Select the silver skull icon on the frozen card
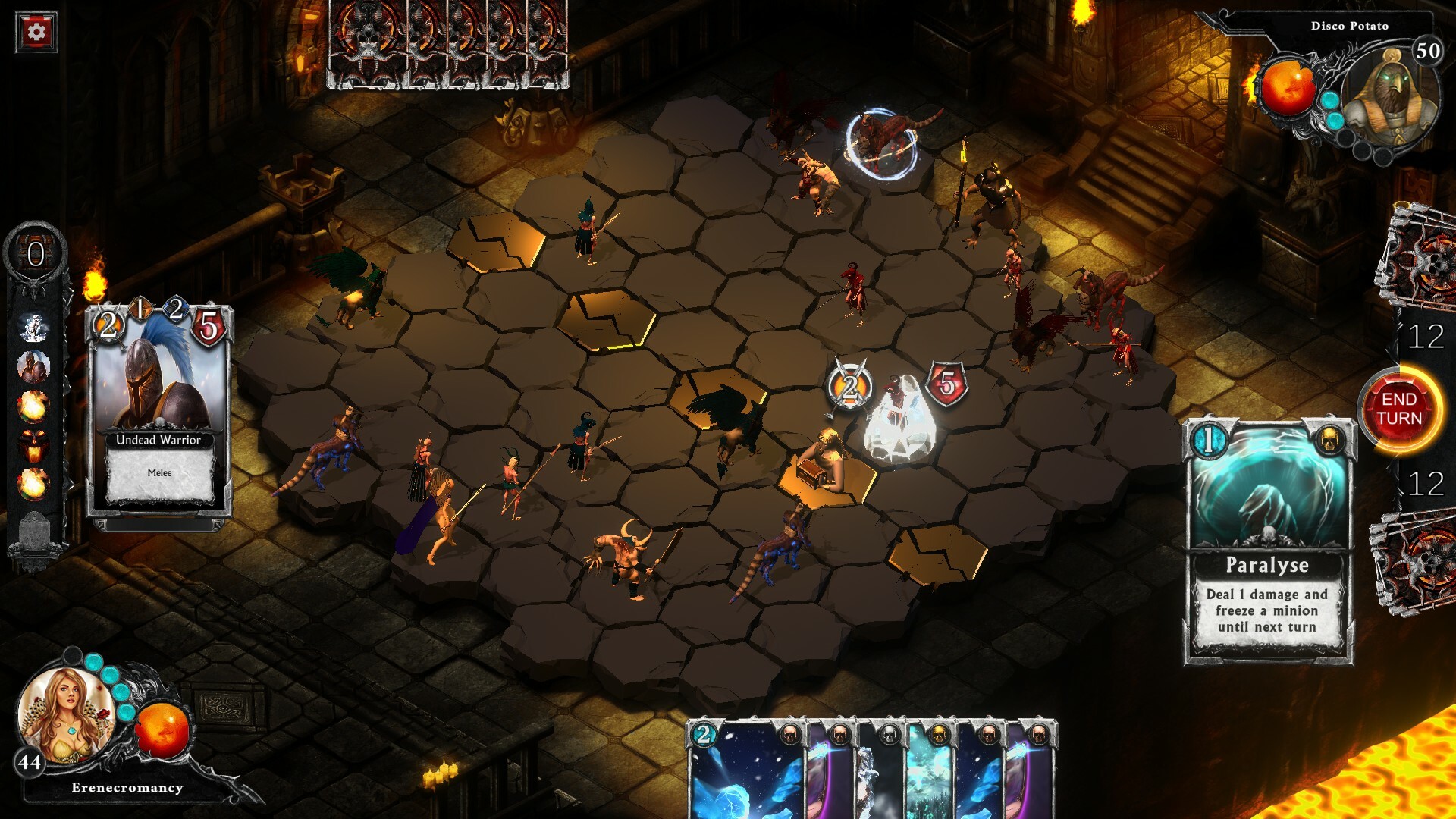The width and height of the screenshot is (1456, 819). 889,735
